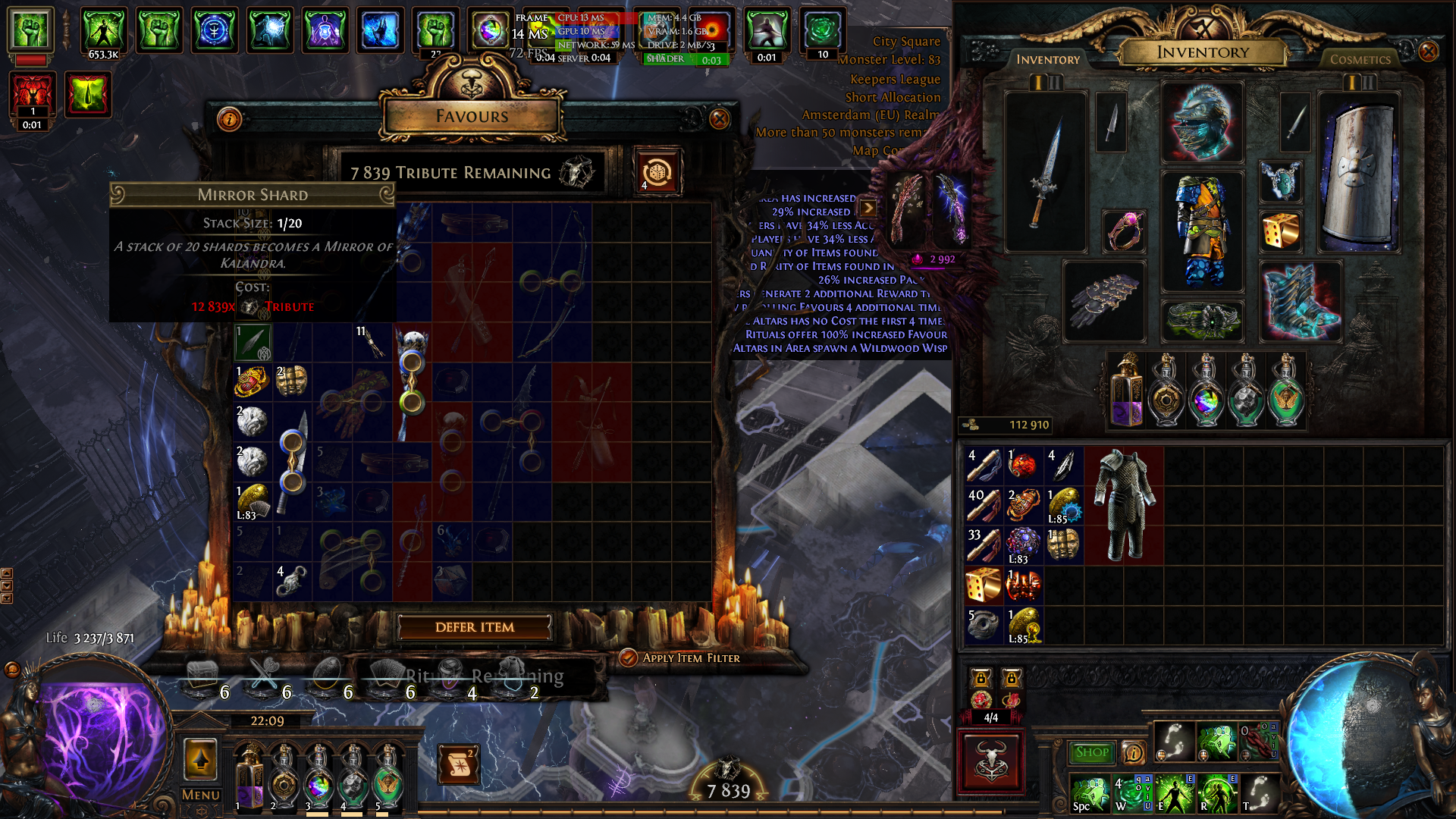Expand the map modifiers arrow button
The width and height of the screenshot is (1456, 819).
868,207
